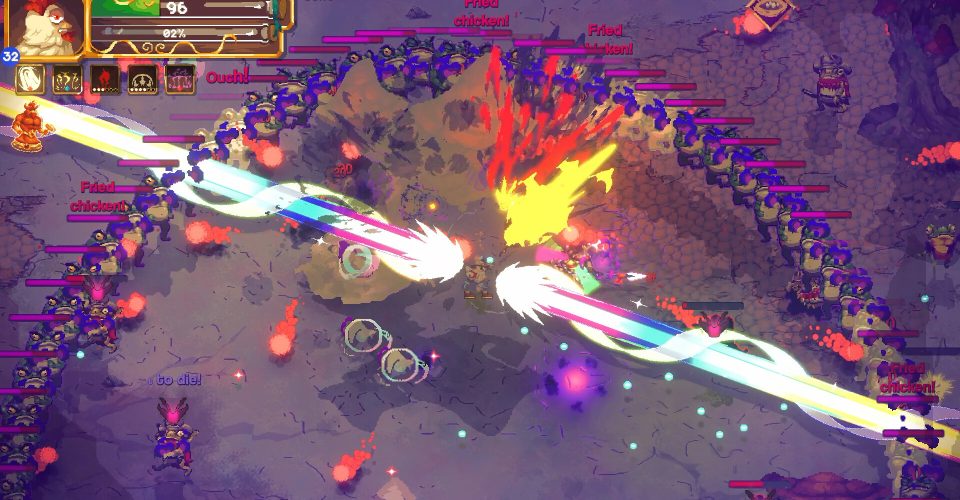Select the golden runes ability icon
This screenshot has height=500, width=960.
pos(67,80)
